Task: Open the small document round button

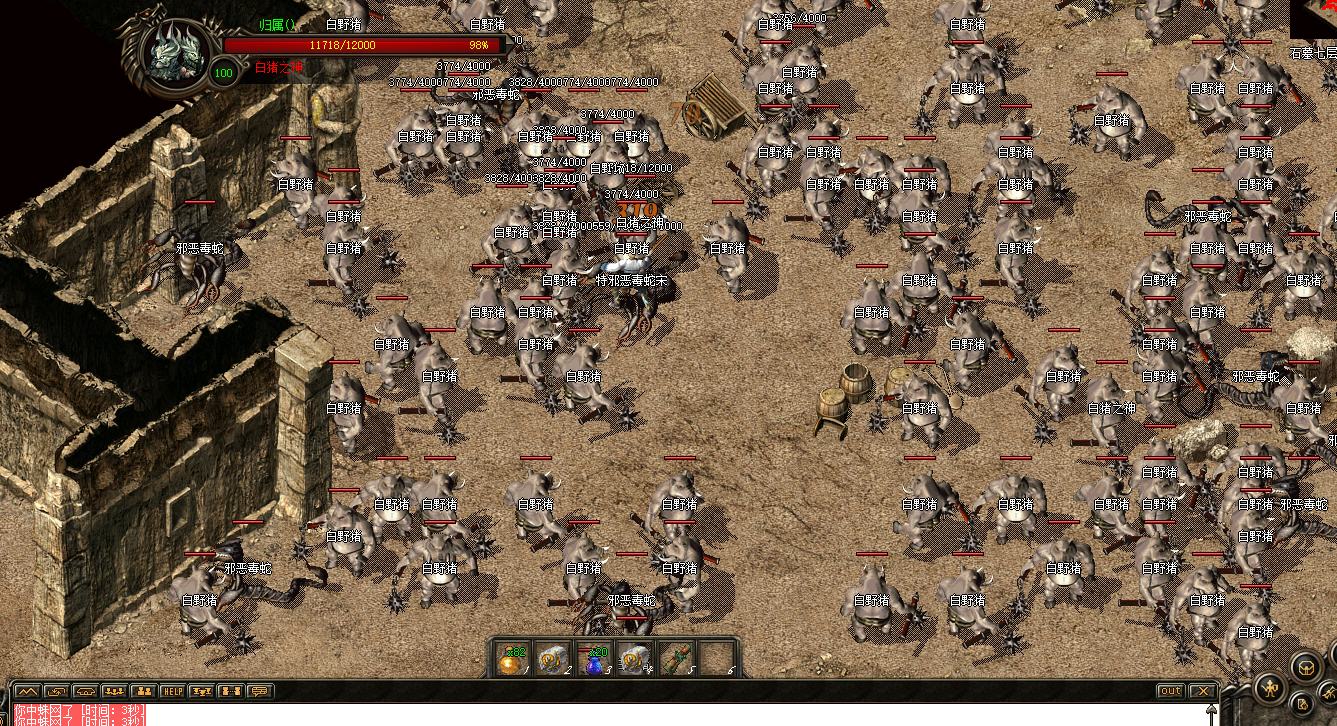Action: coord(1304,704)
